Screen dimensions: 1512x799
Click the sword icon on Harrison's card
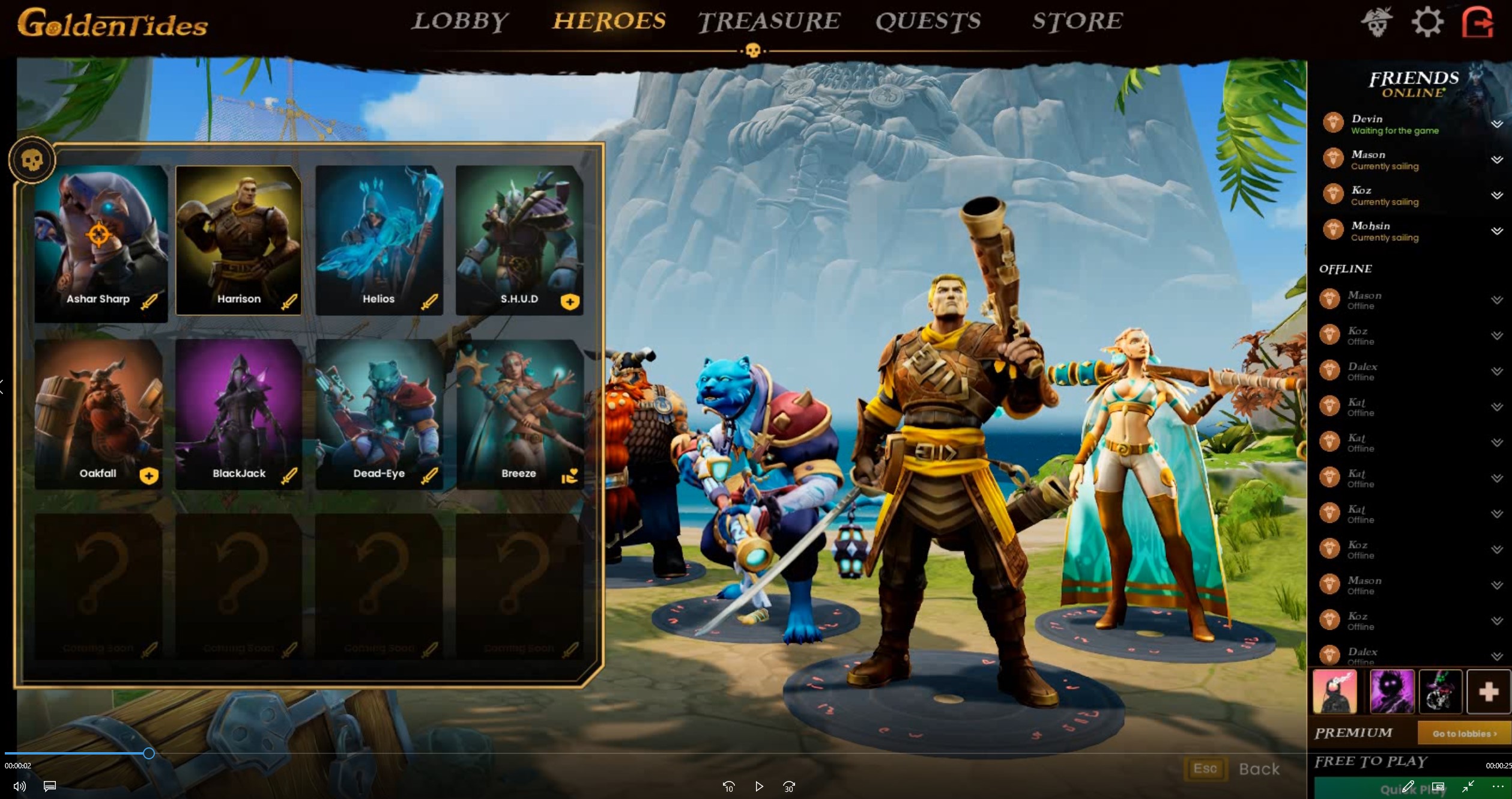(288, 303)
